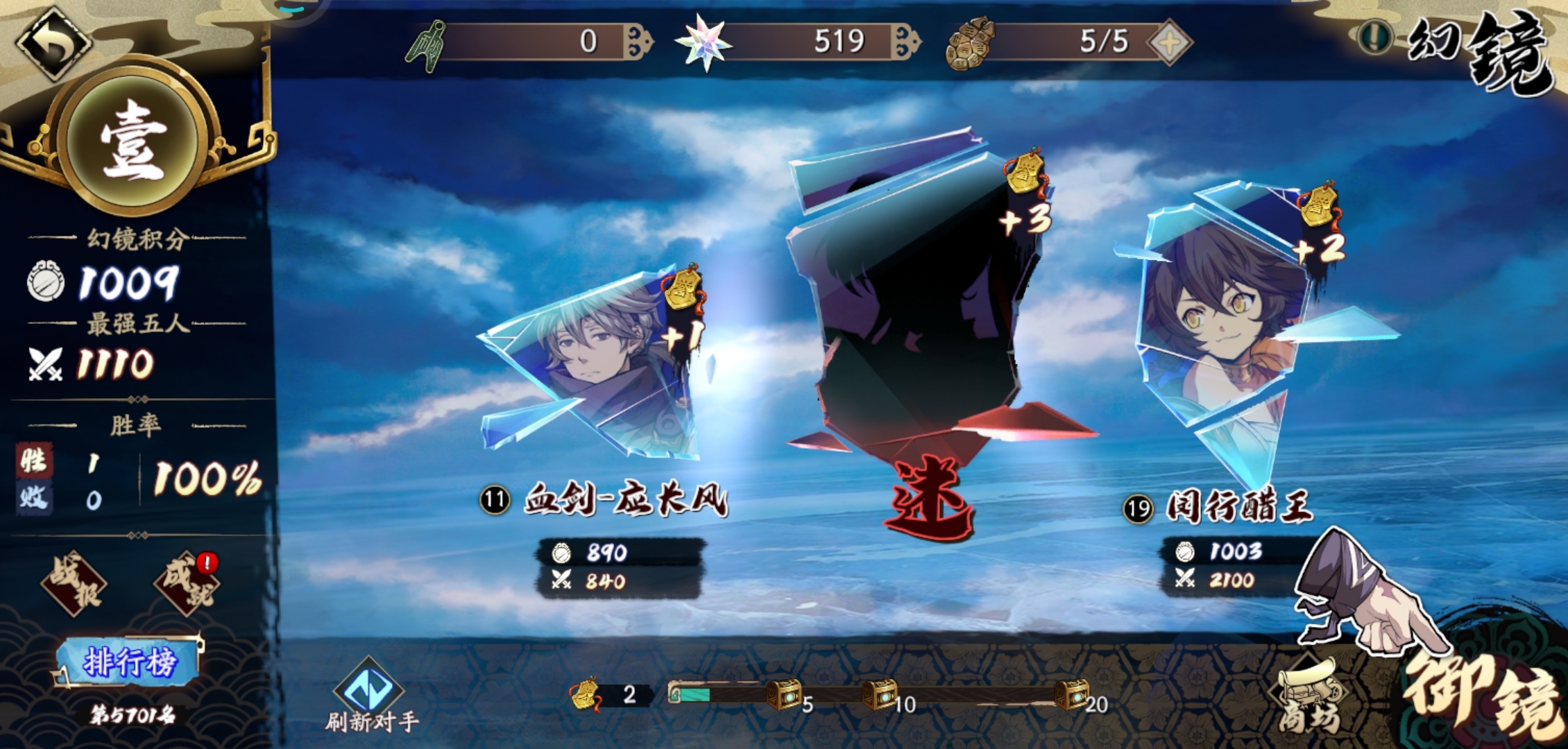Tap the 壹 rank emblem

pos(133,140)
